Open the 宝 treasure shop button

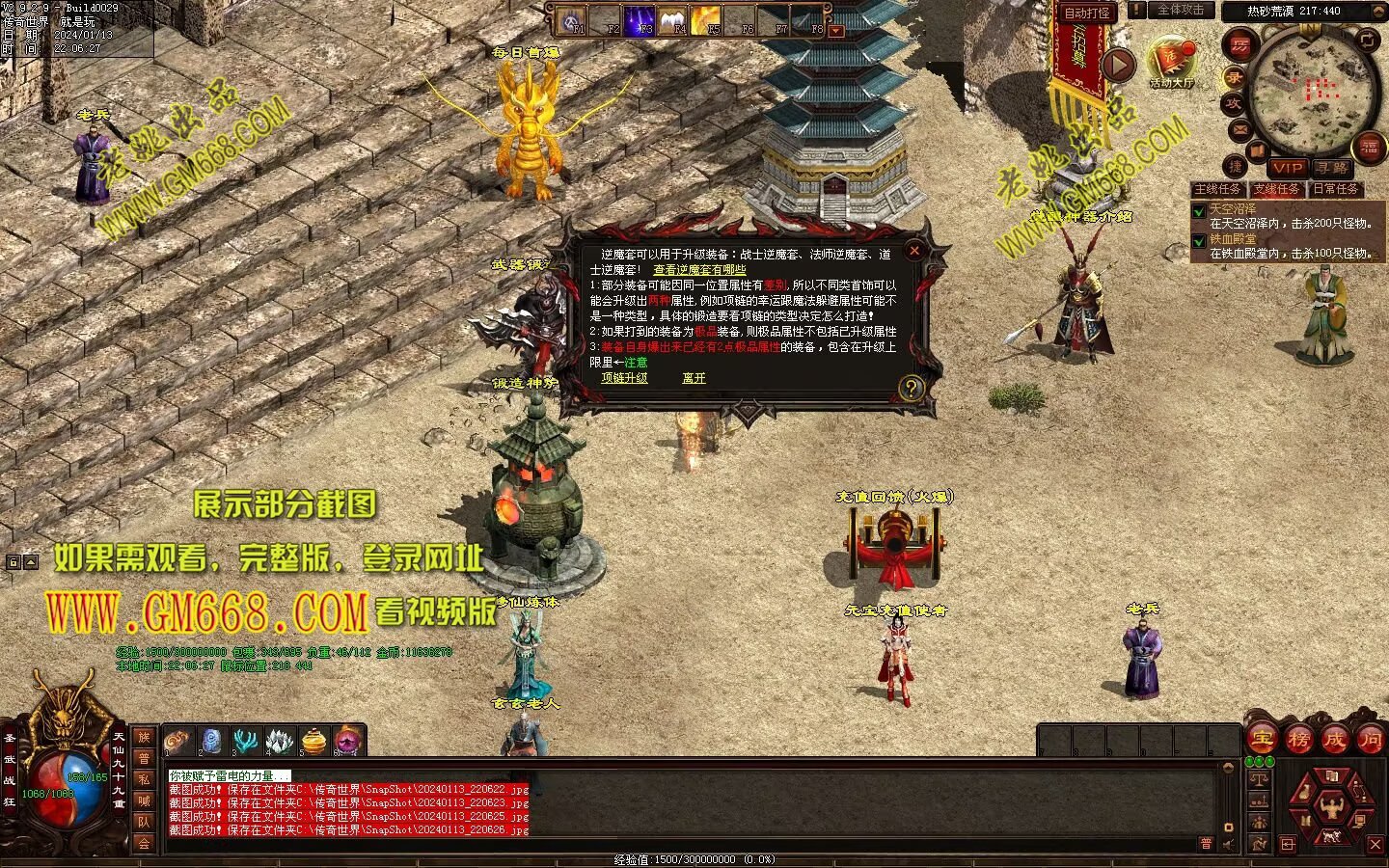point(1262,740)
